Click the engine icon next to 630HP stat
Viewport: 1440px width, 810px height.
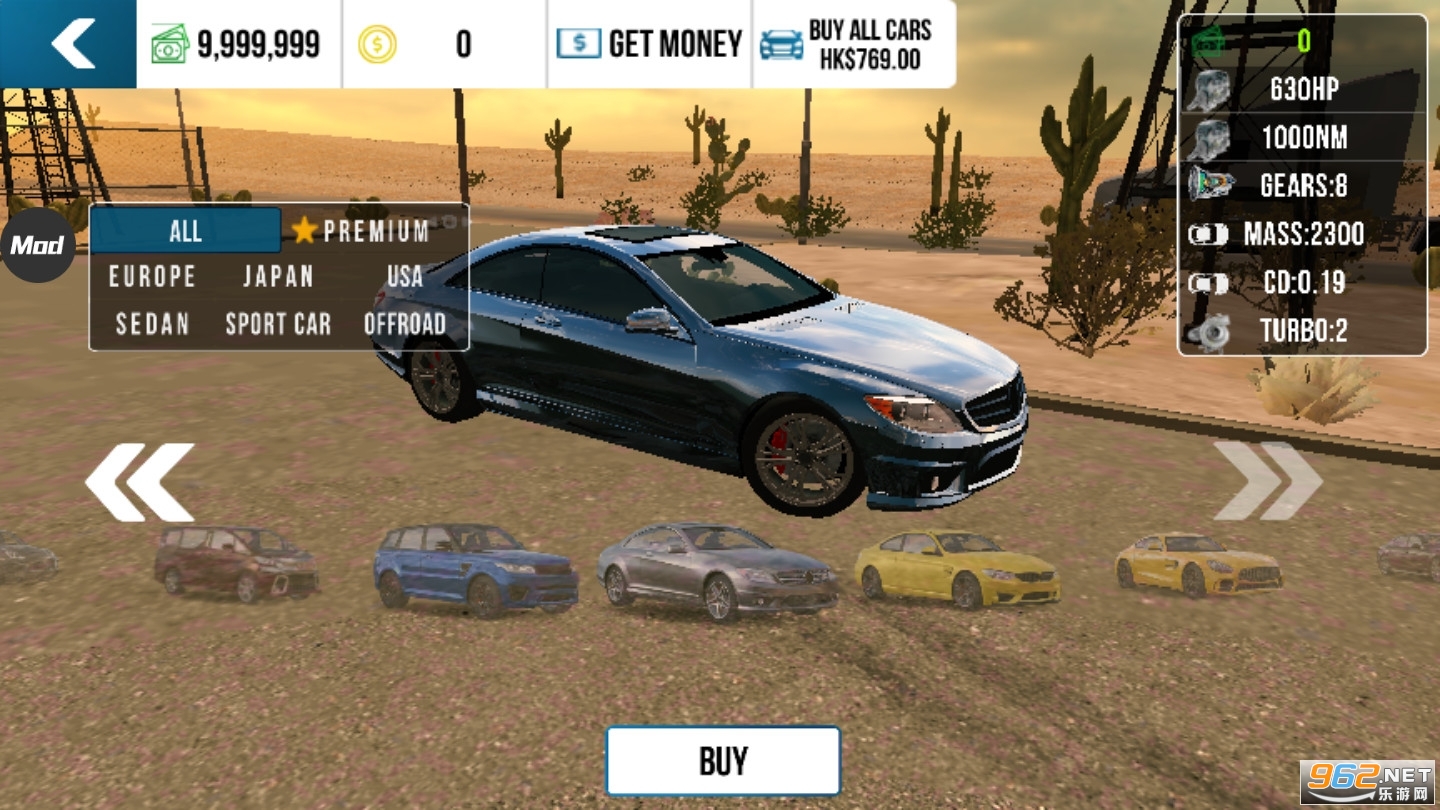point(1208,90)
